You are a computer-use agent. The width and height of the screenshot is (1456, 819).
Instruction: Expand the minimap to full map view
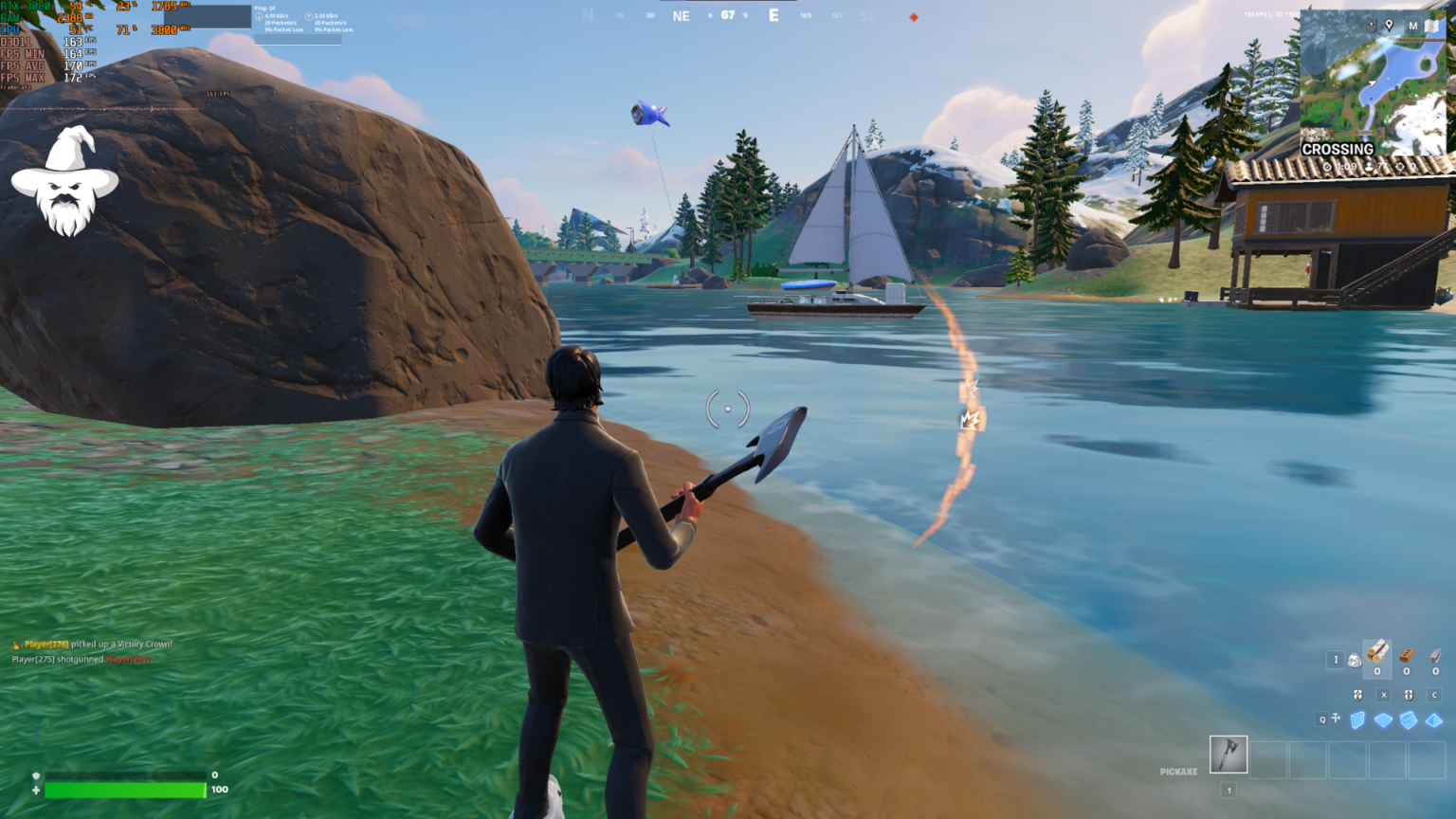[1430, 26]
